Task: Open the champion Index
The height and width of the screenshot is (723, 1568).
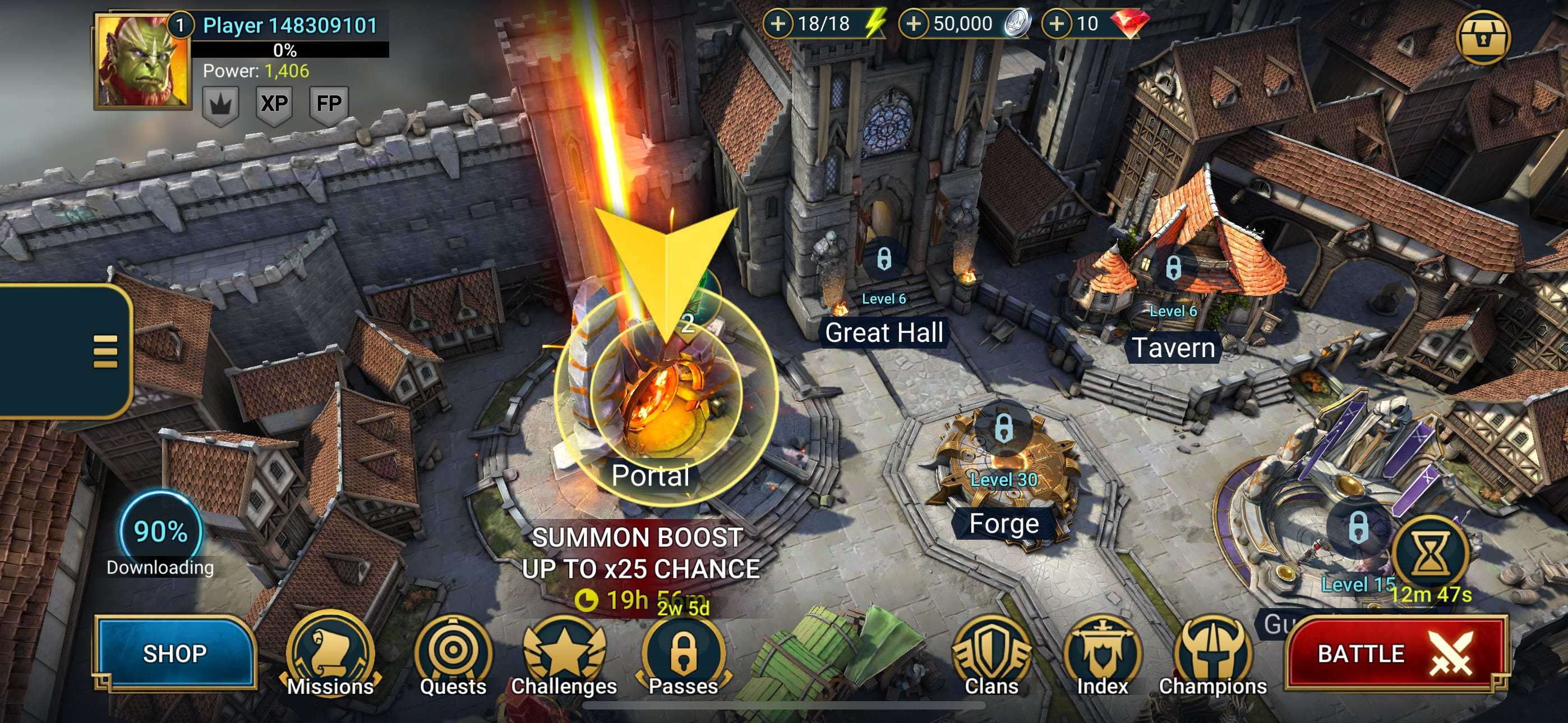Action: (x=1103, y=658)
